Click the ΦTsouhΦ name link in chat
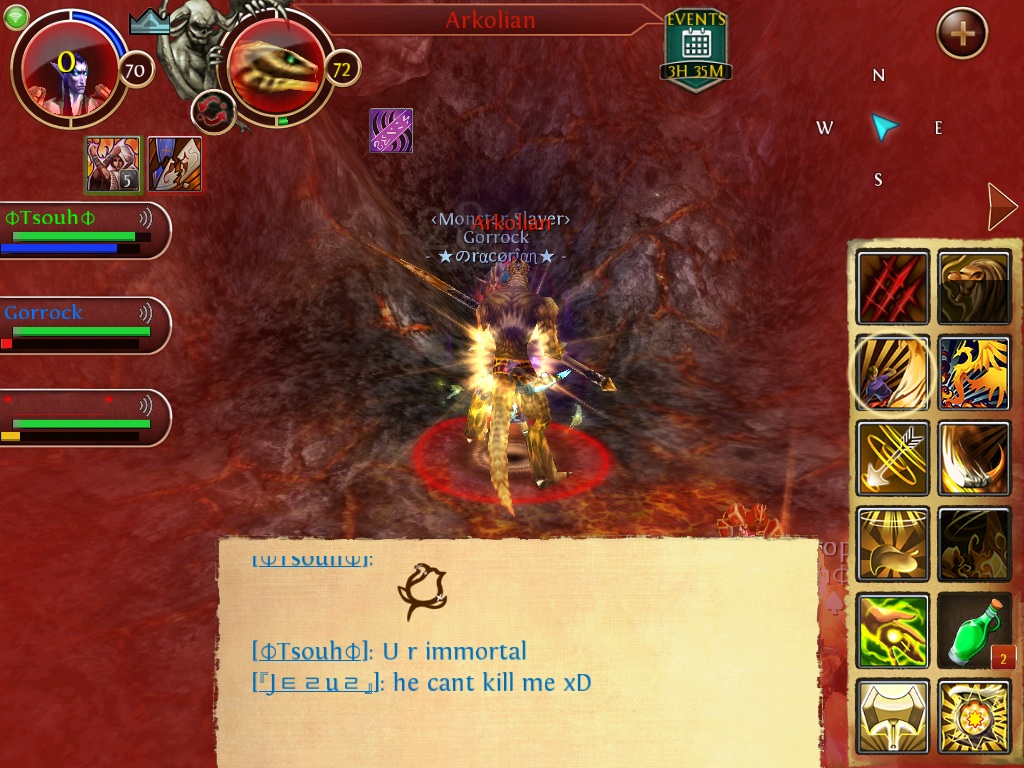The height and width of the screenshot is (768, 1024). click(306, 652)
